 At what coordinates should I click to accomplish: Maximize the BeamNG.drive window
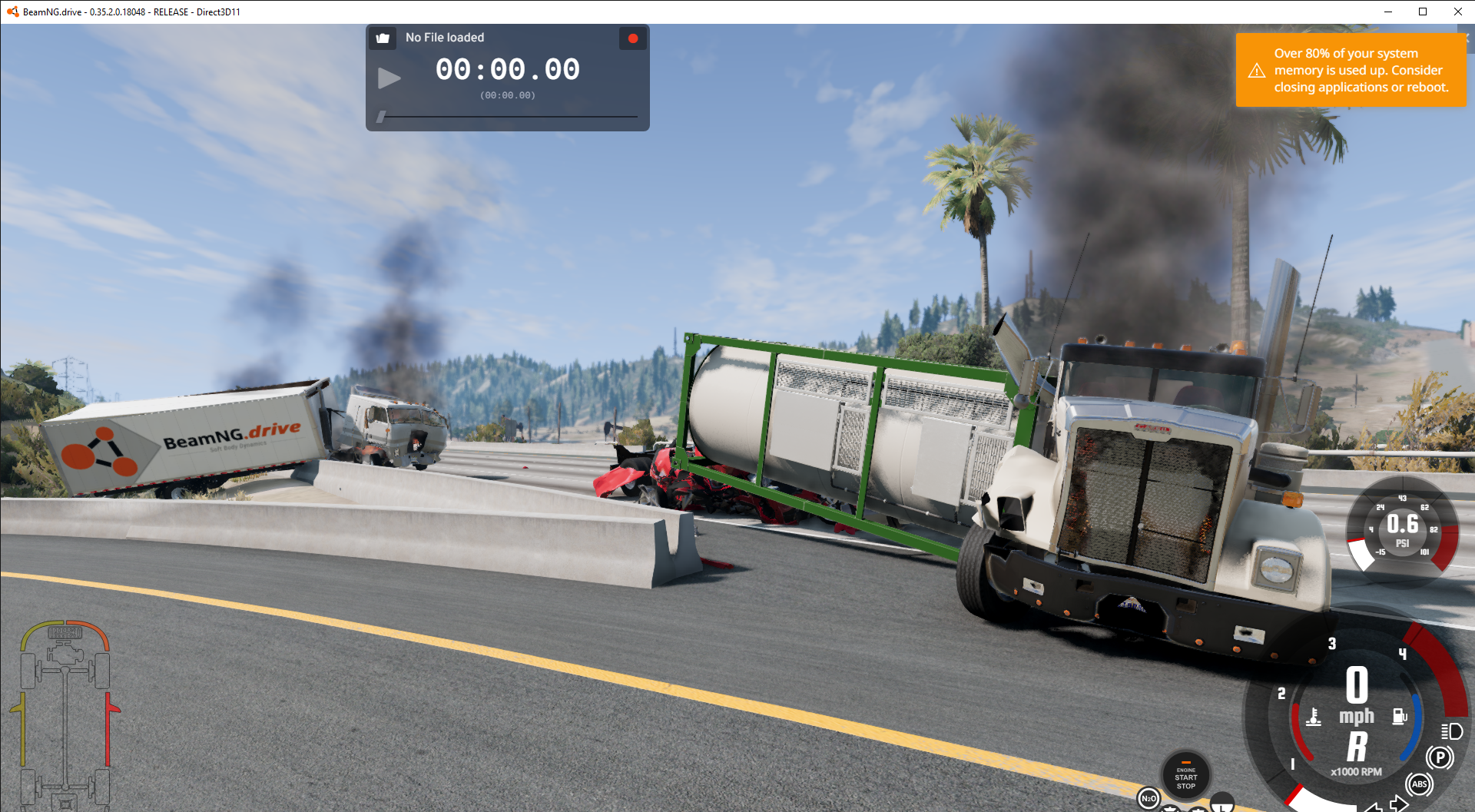point(1423,12)
